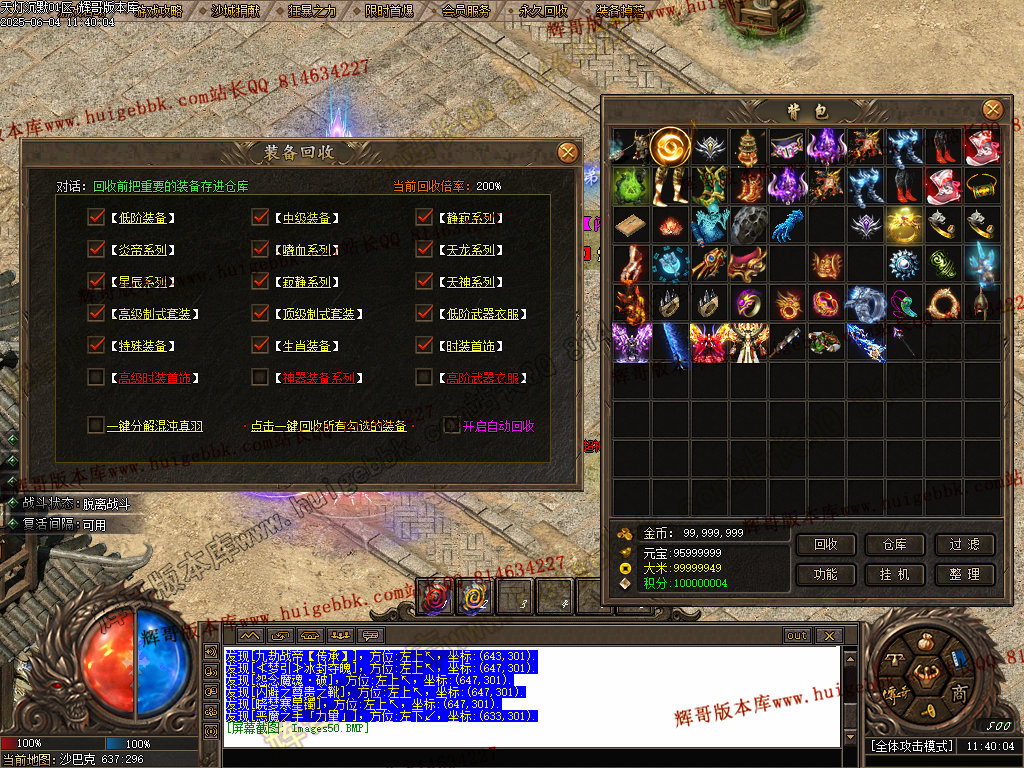Click the 过滤 filter button
This screenshot has height=768, width=1024.
965,545
